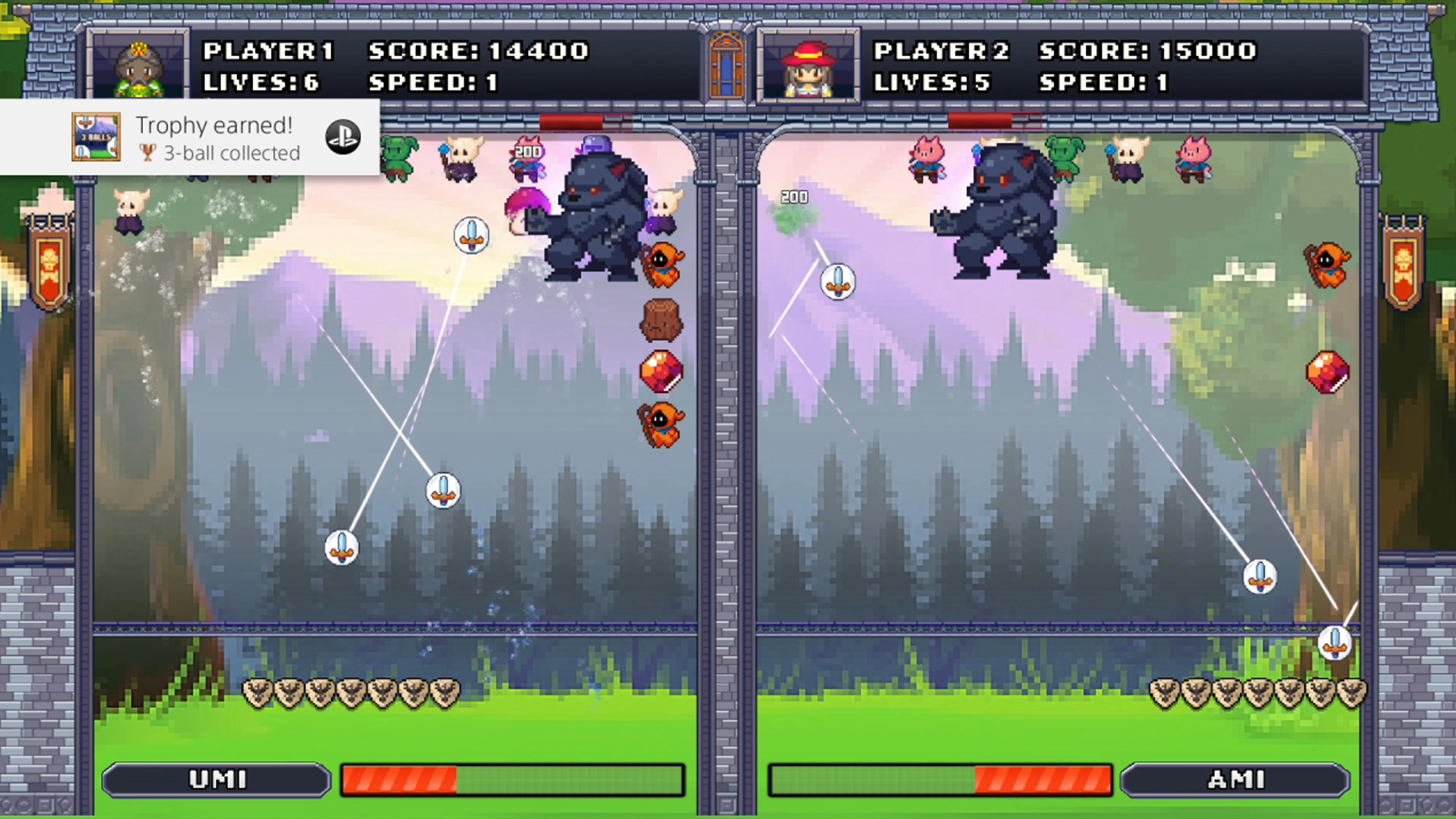This screenshot has width=1456, height=819.
Task: Click the Player 1 queen portrait
Action: point(138,65)
